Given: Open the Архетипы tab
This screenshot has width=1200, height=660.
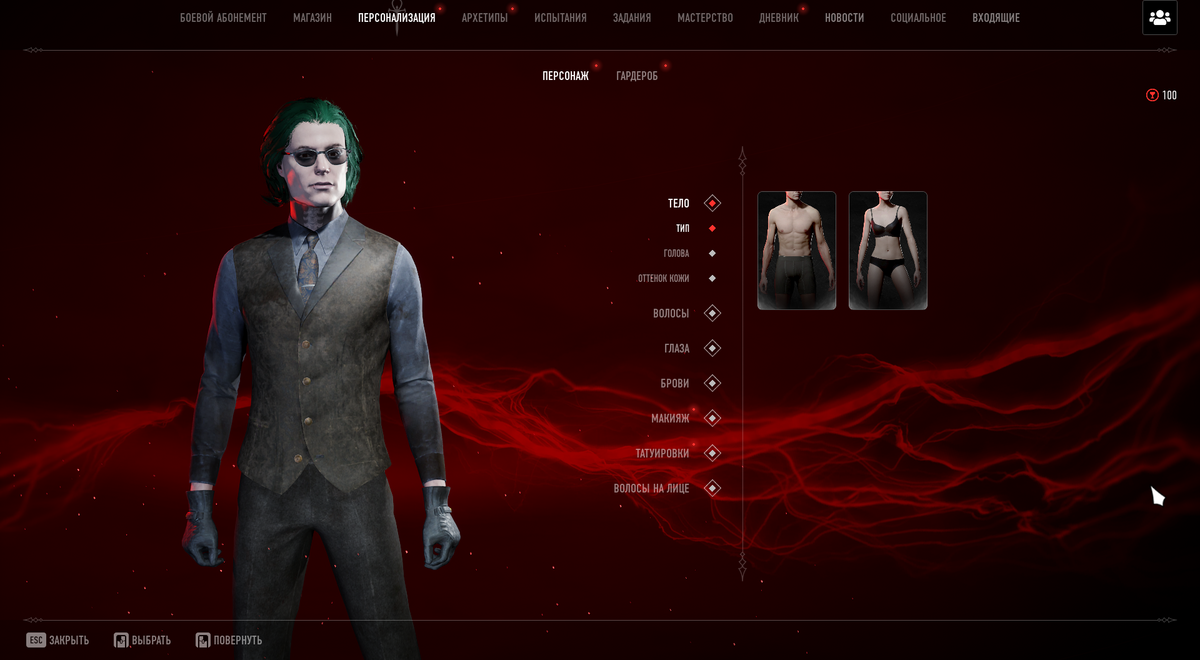Looking at the screenshot, I should point(484,18).
